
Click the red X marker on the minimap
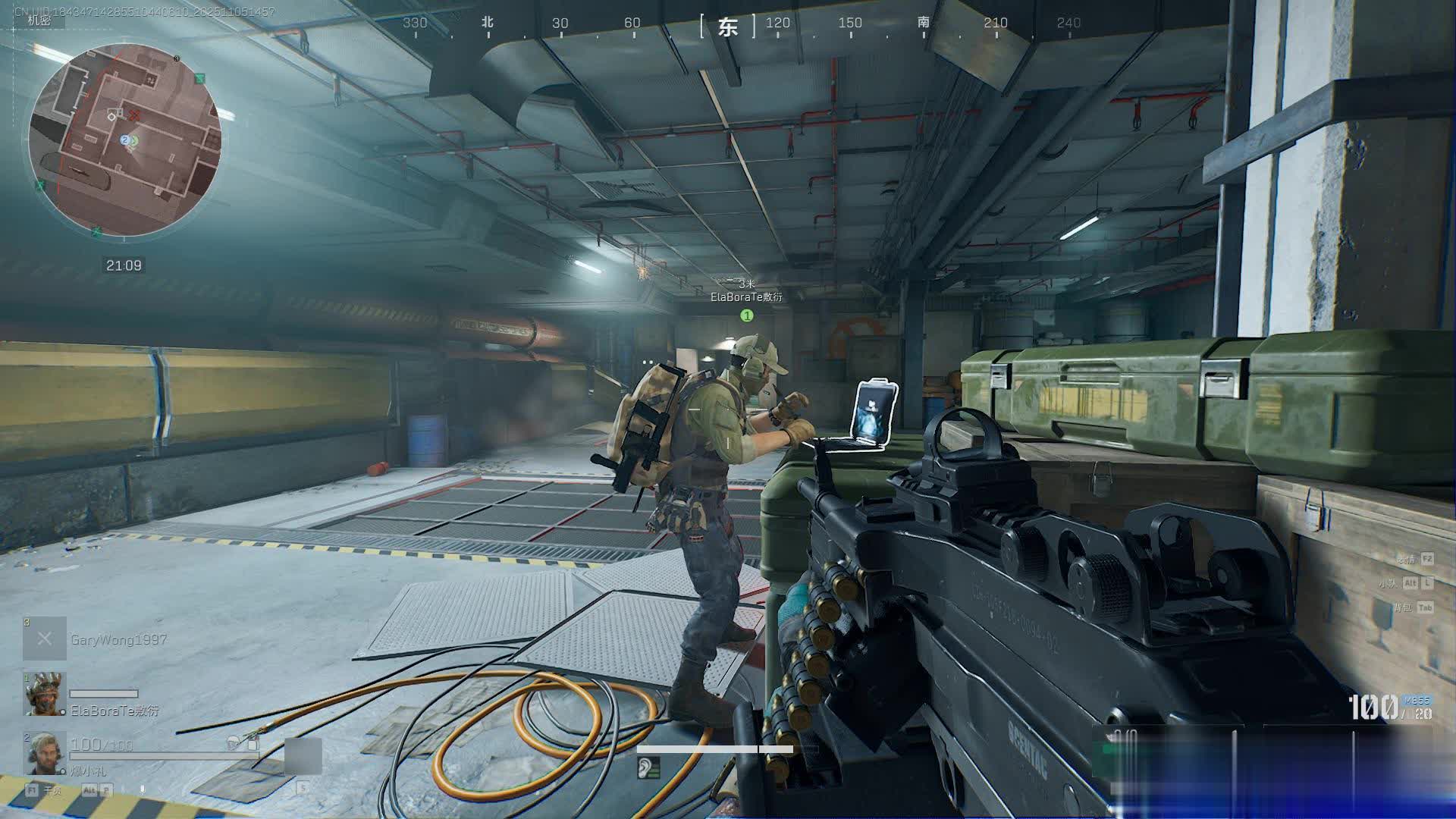pos(135,115)
